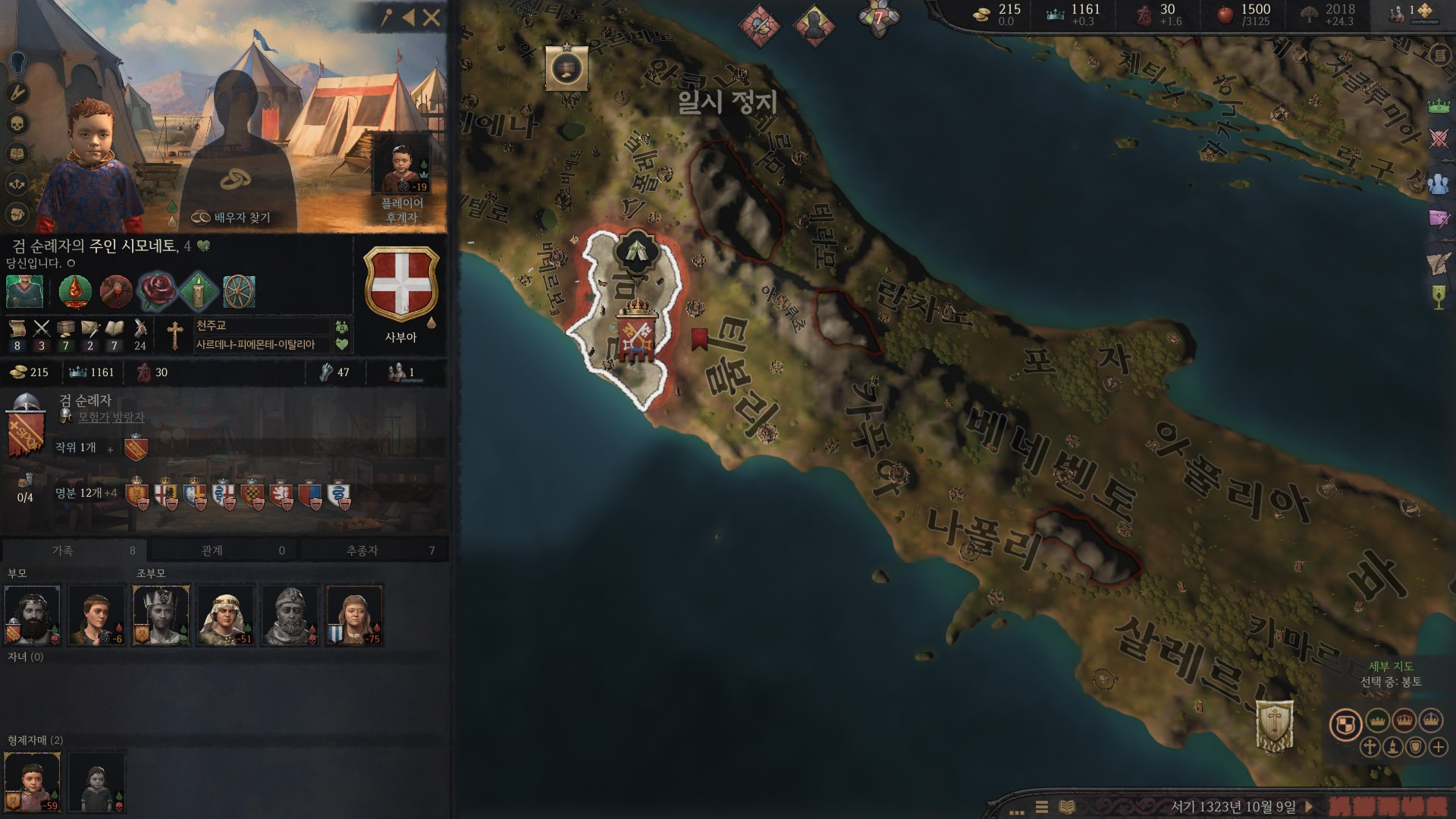Close the character panel with the X

[x=431, y=18]
